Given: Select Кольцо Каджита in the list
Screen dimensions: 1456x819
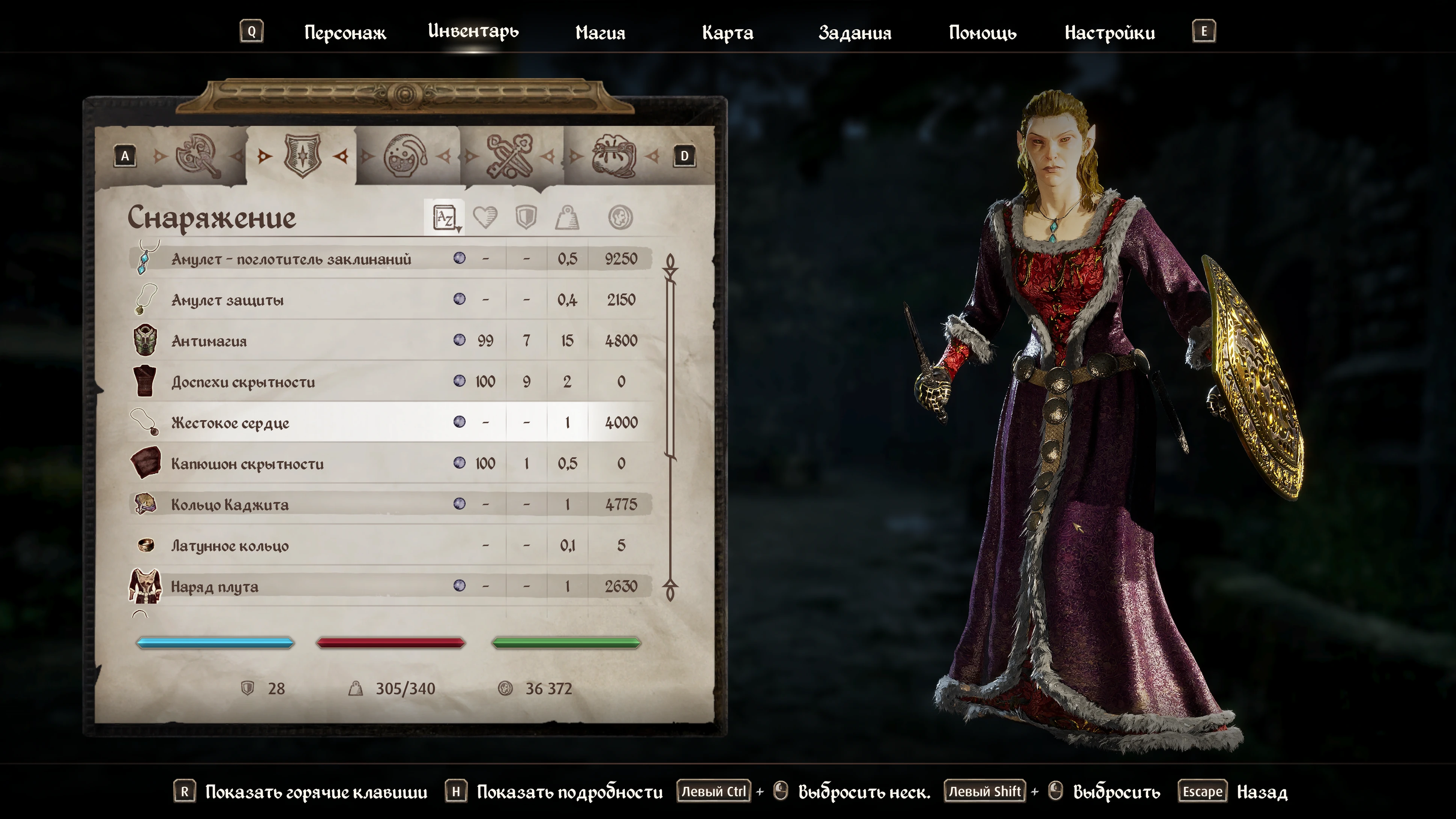Looking at the screenshot, I should (x=229, y=505).
